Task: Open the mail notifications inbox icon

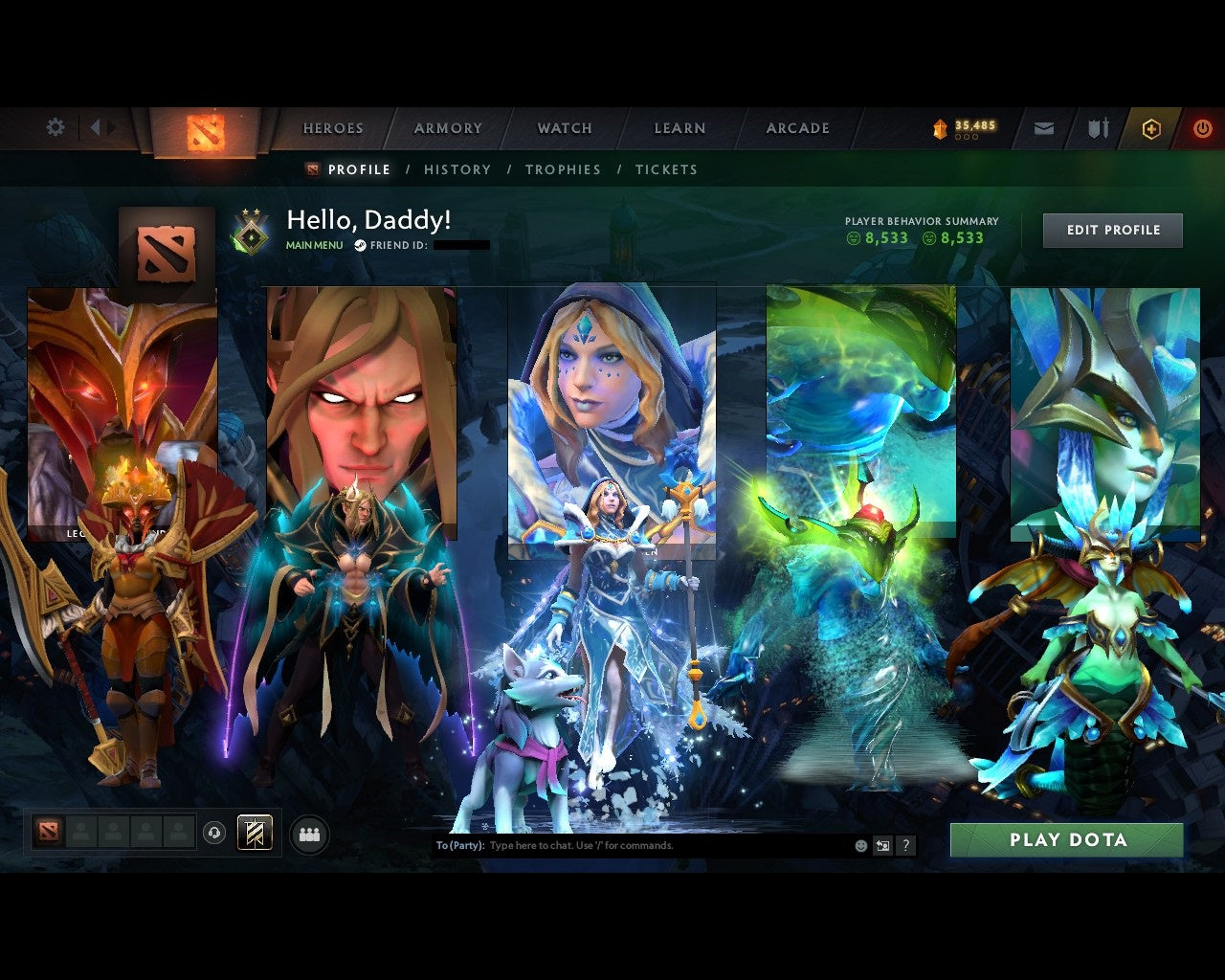Action: point(1043,126)
